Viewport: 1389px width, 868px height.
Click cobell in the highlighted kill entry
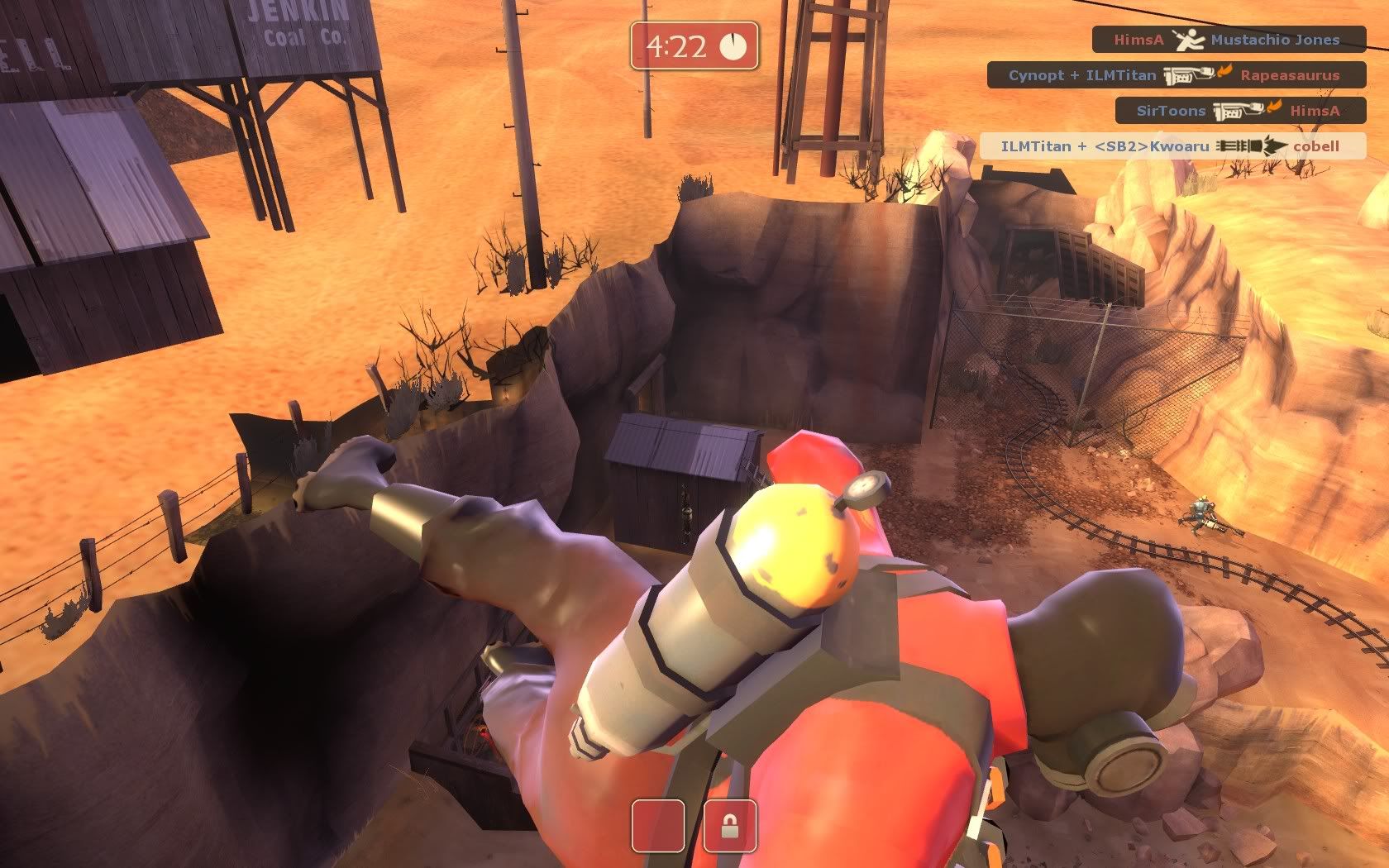(x=1318, y=145)
